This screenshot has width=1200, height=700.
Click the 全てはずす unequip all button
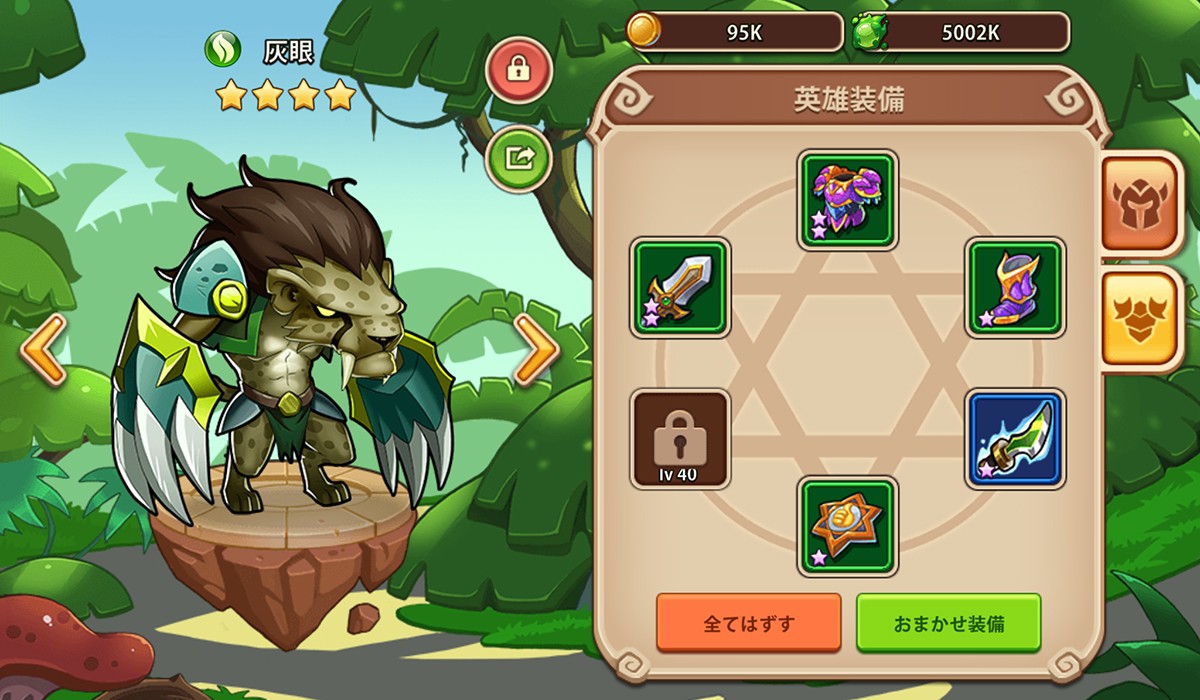pyautogui.click(x=748, y=623)
